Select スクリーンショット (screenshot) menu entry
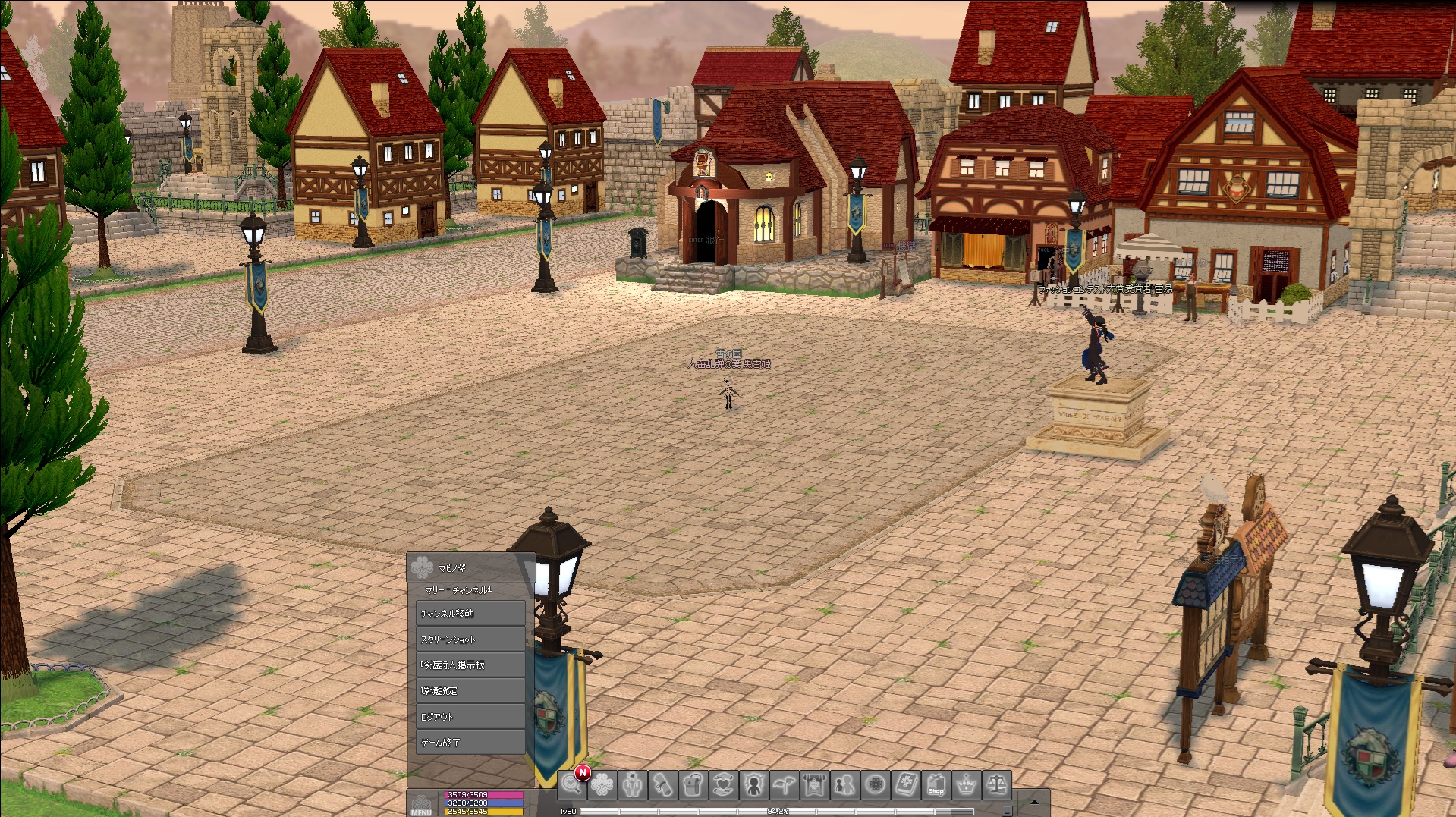Screen dimensions: 1456x817 [x=470, y=639]
